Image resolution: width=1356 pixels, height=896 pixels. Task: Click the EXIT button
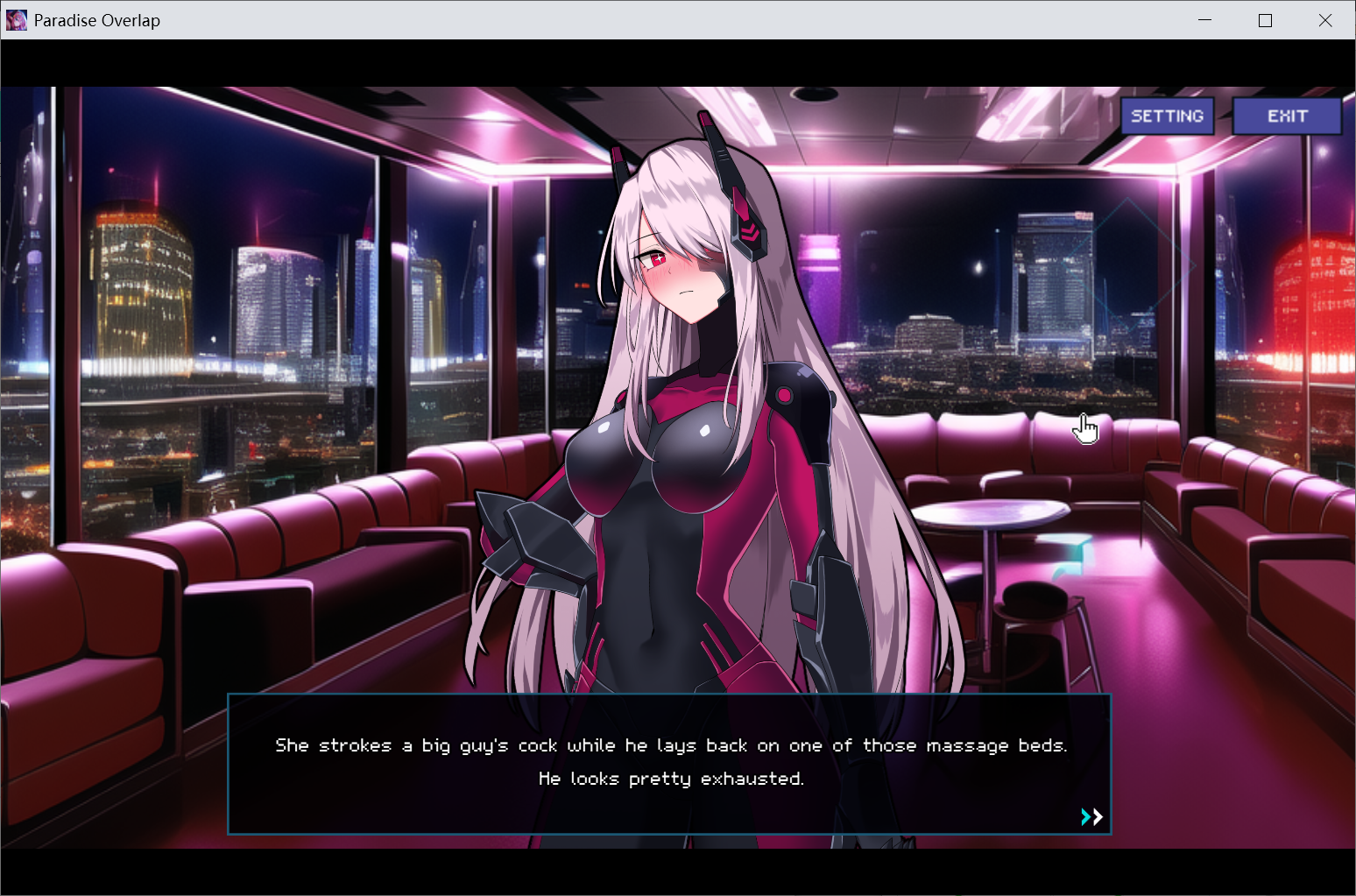1287,116
